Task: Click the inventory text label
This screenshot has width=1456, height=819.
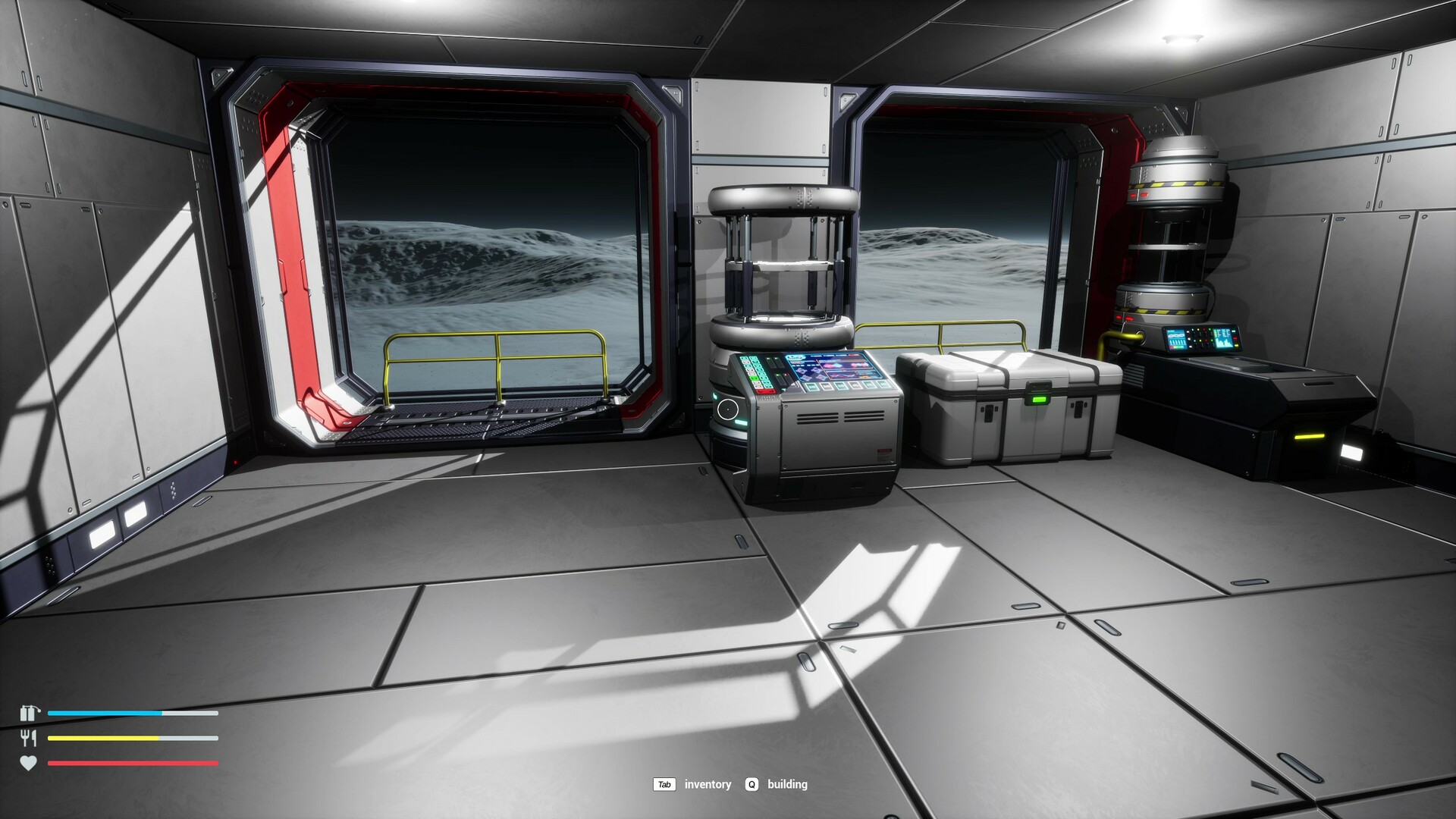Action: (x=707, y=784)
